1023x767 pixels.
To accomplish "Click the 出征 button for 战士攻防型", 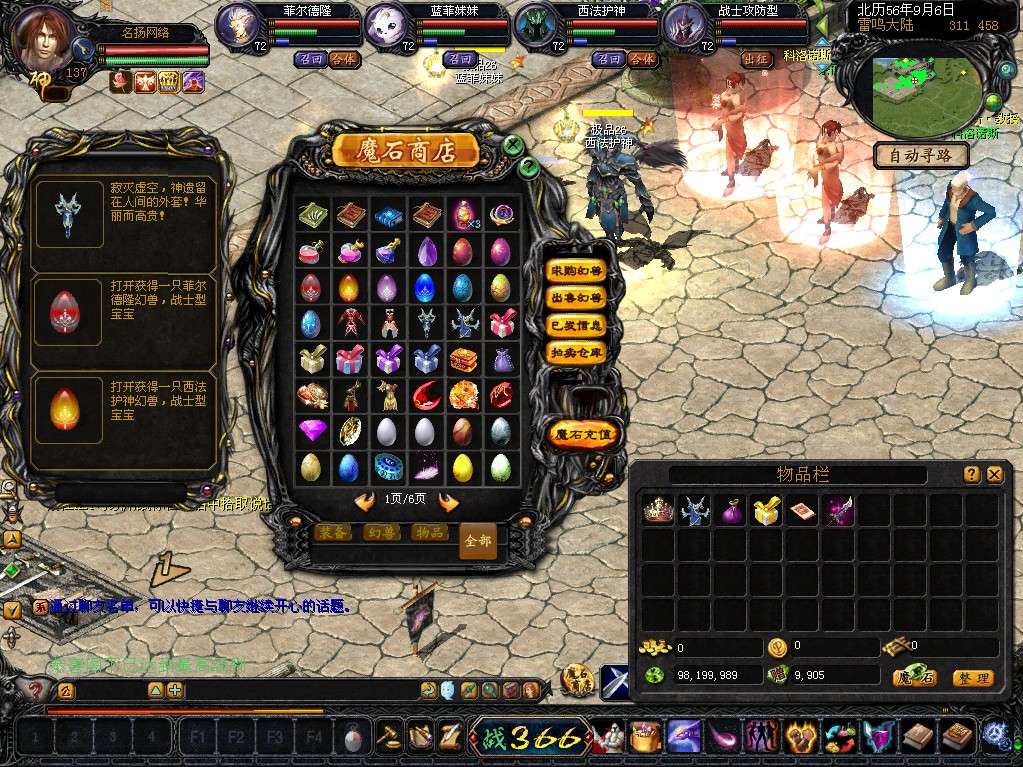I will (757, 59).
